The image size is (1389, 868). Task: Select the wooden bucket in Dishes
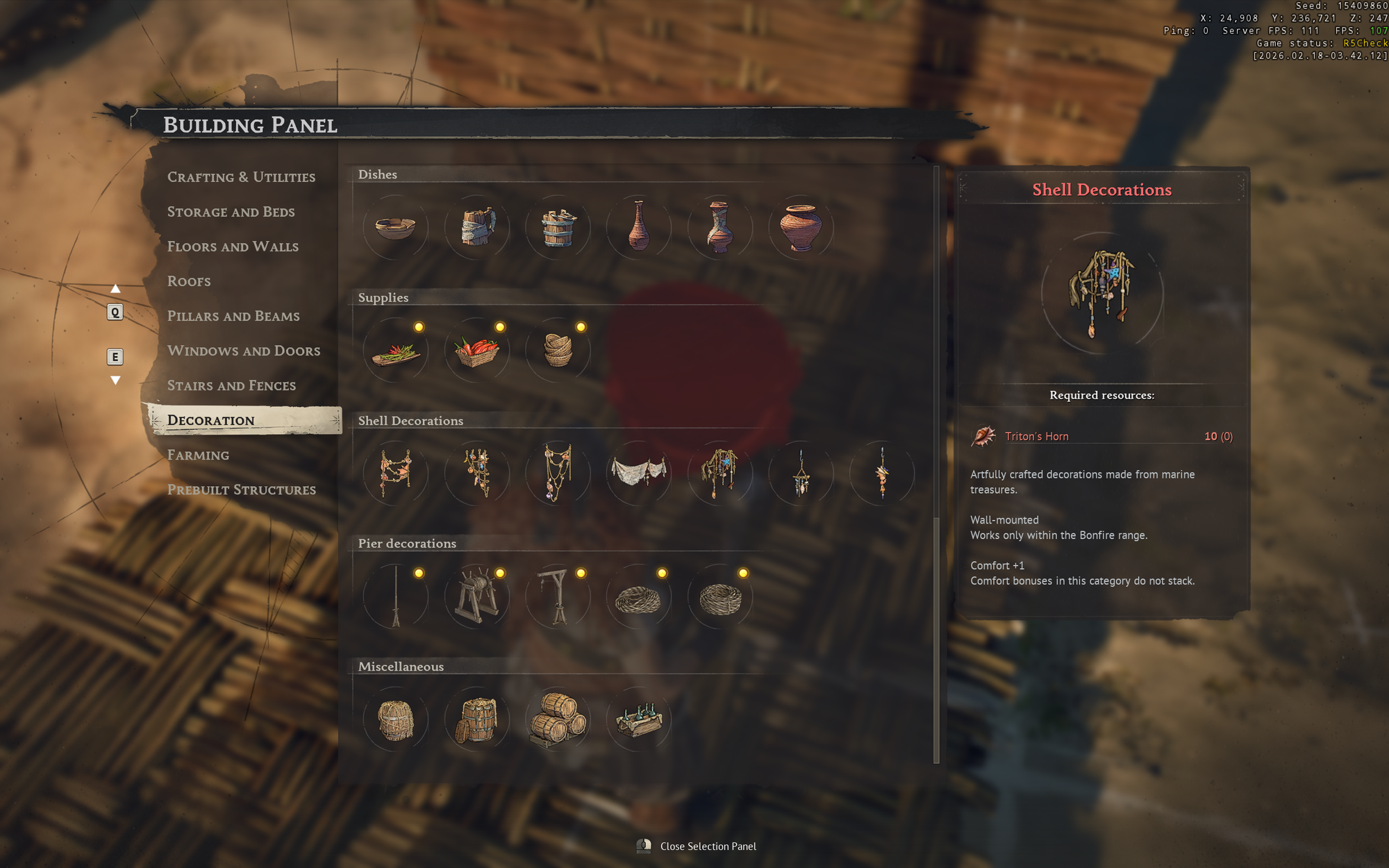pyautogui.click(x=558, y=228)
